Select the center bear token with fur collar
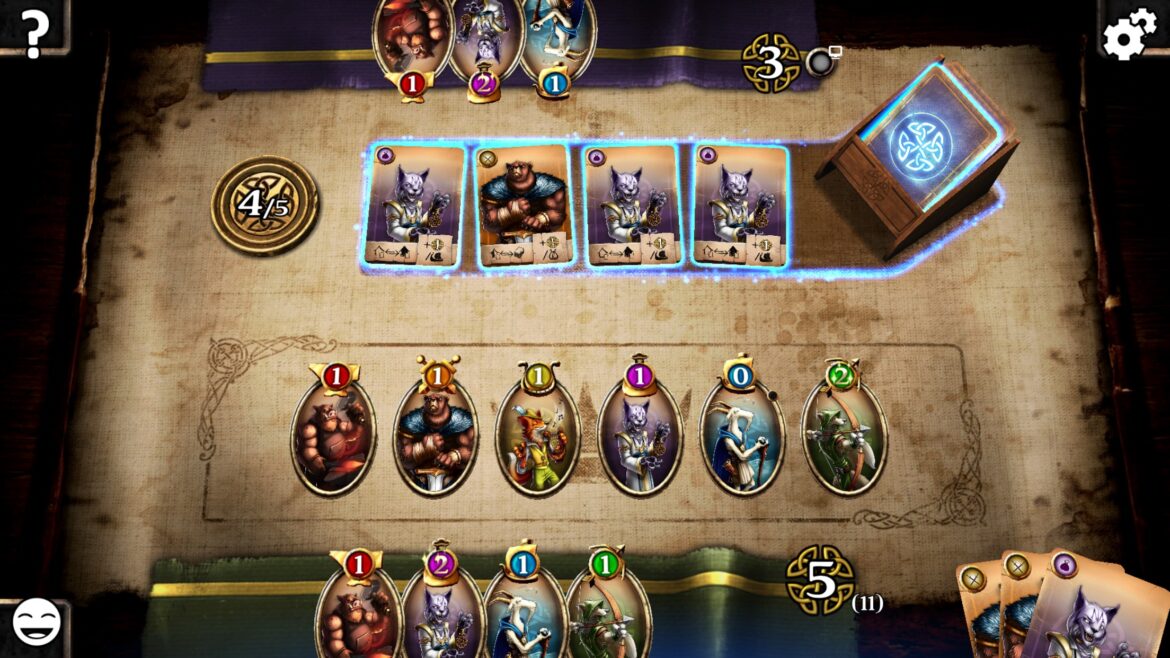Image resolution: width=1170 pixels, height=658 pixels. (436, 437)
